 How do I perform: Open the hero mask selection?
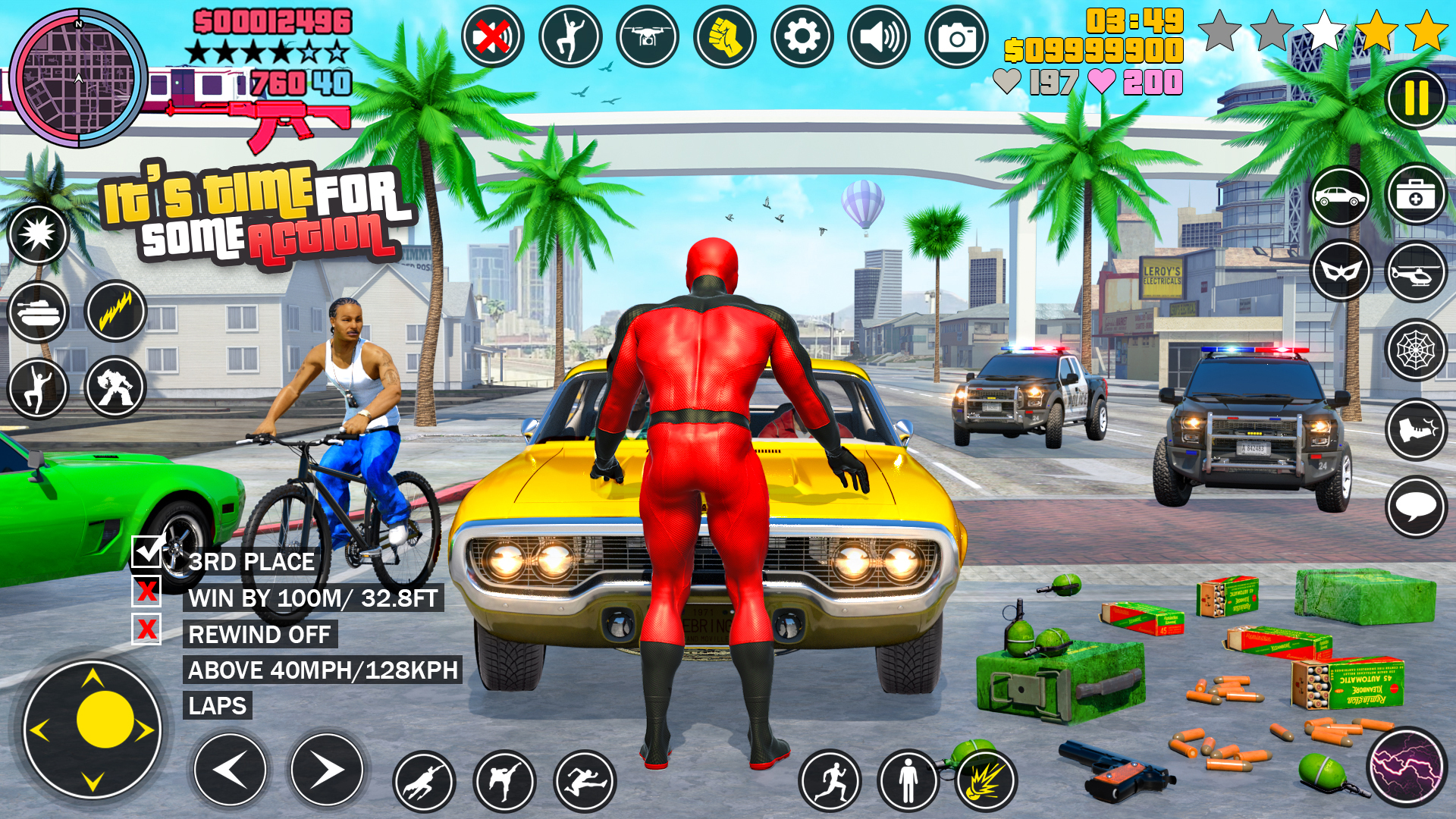[1339, 273]
